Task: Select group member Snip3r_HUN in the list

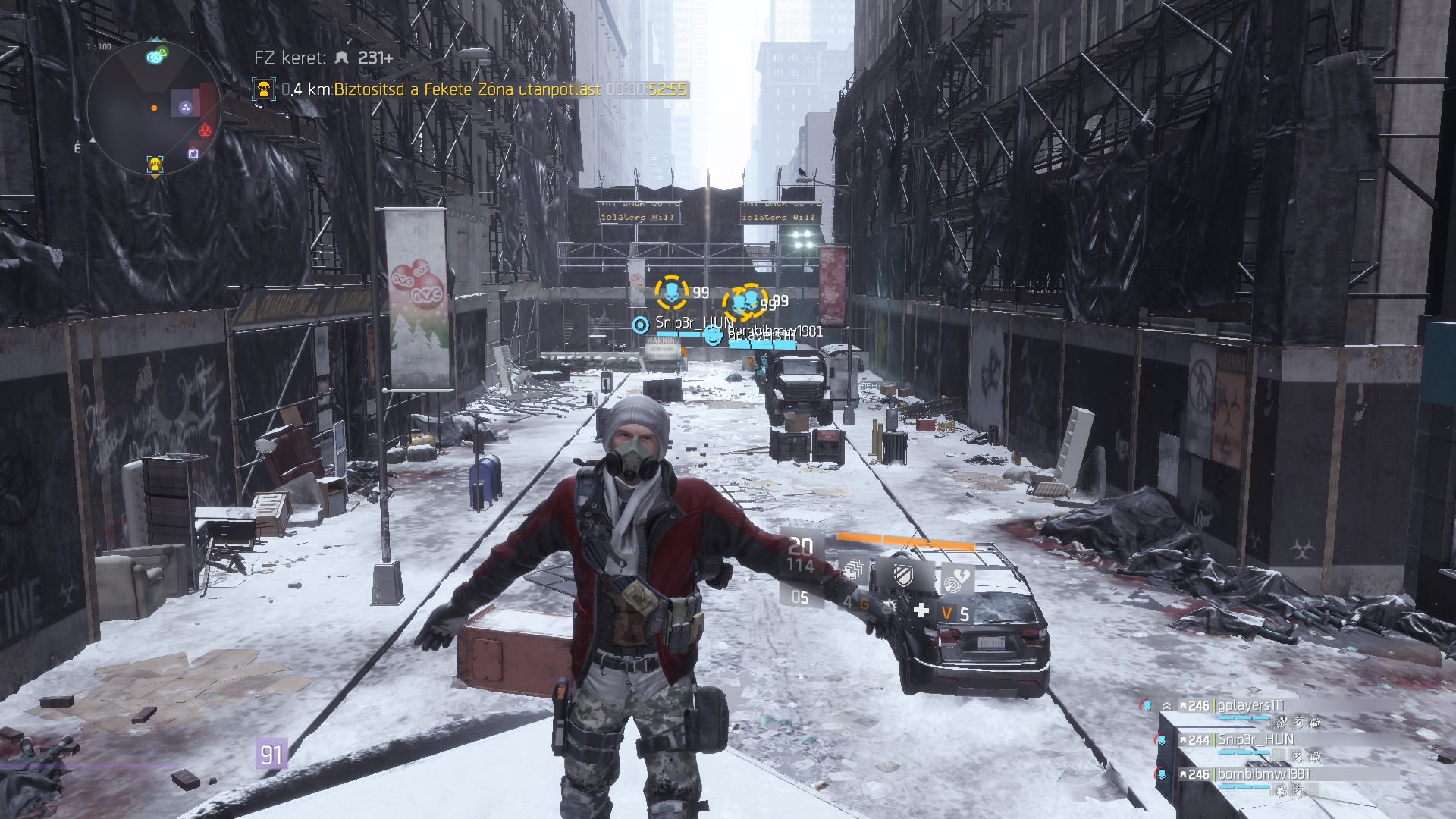Action: 1255,739
